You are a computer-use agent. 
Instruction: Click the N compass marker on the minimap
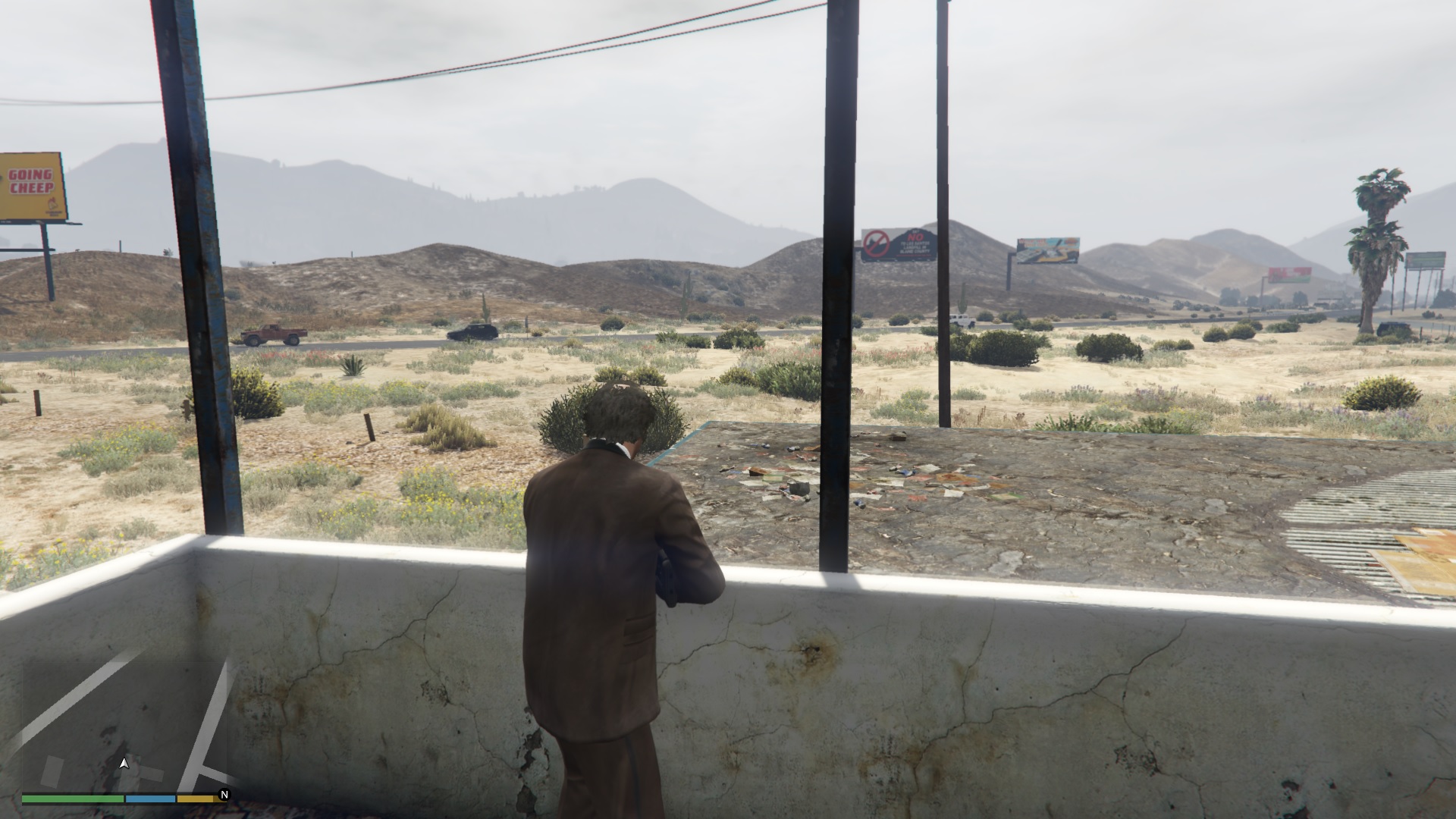pyautogui.click(x=222, y=796)
